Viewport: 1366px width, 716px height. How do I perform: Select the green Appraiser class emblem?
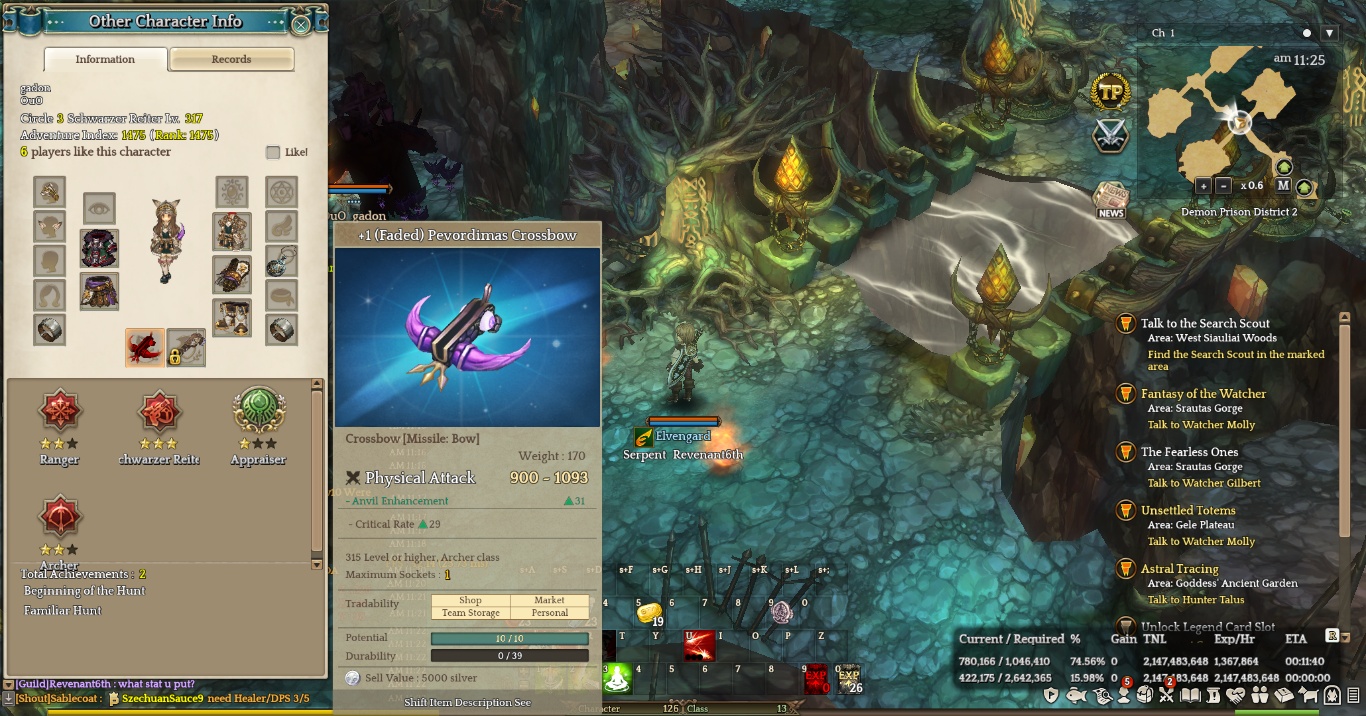tap(259, 411)
